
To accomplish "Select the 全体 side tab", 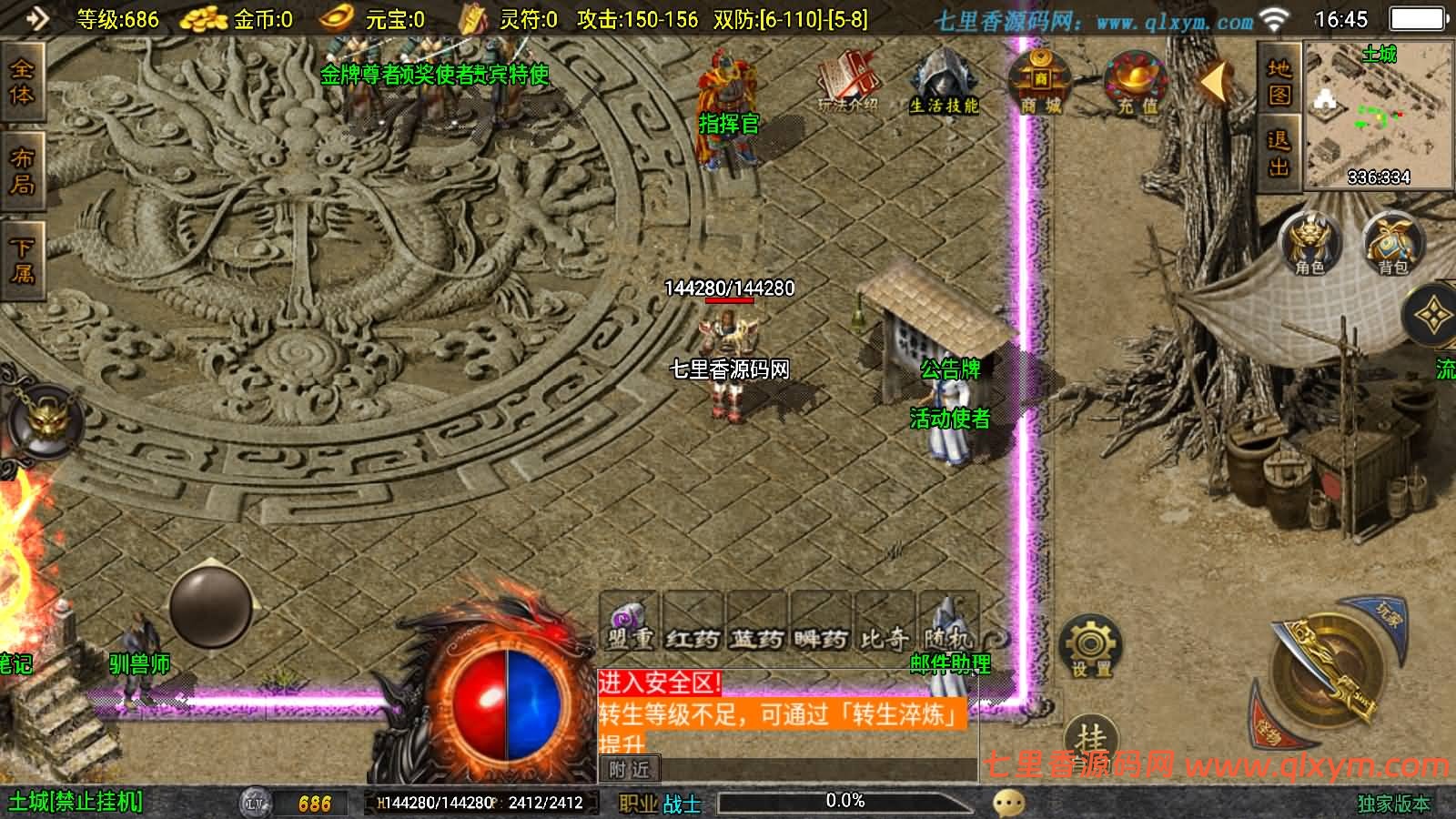I will tap(22, 82).
